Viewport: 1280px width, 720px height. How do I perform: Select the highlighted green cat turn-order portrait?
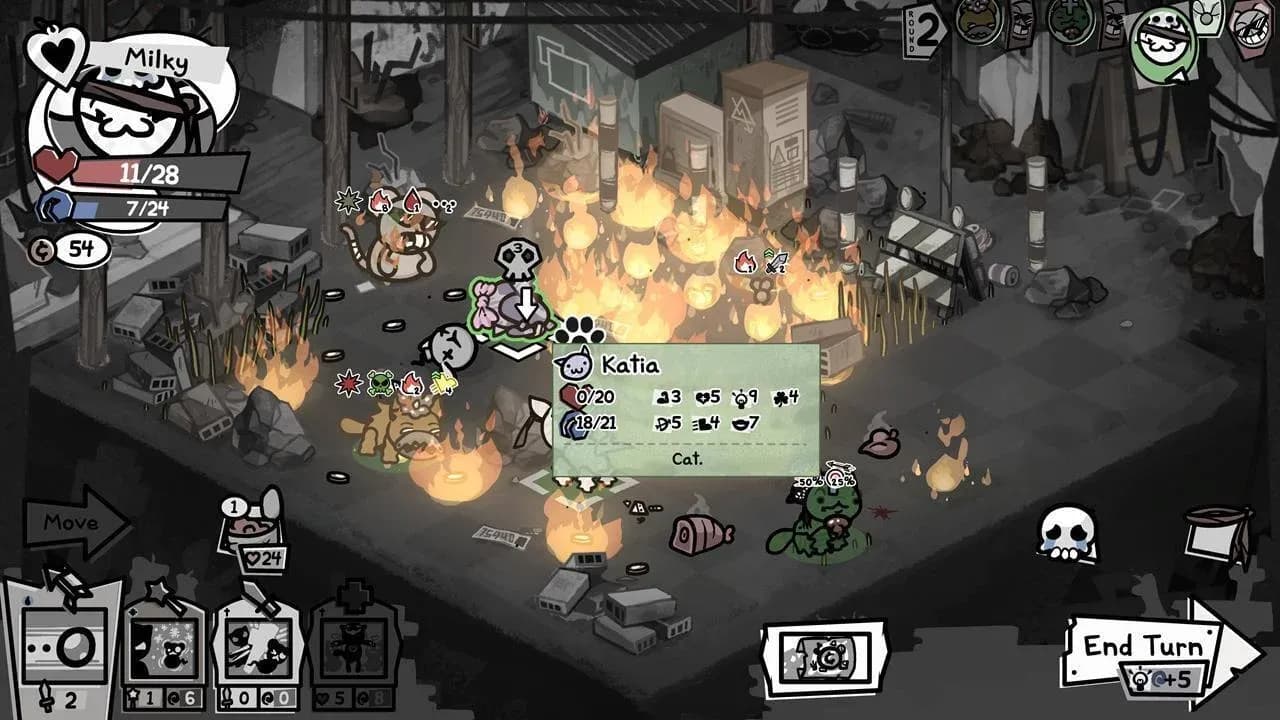[1165, 40]
